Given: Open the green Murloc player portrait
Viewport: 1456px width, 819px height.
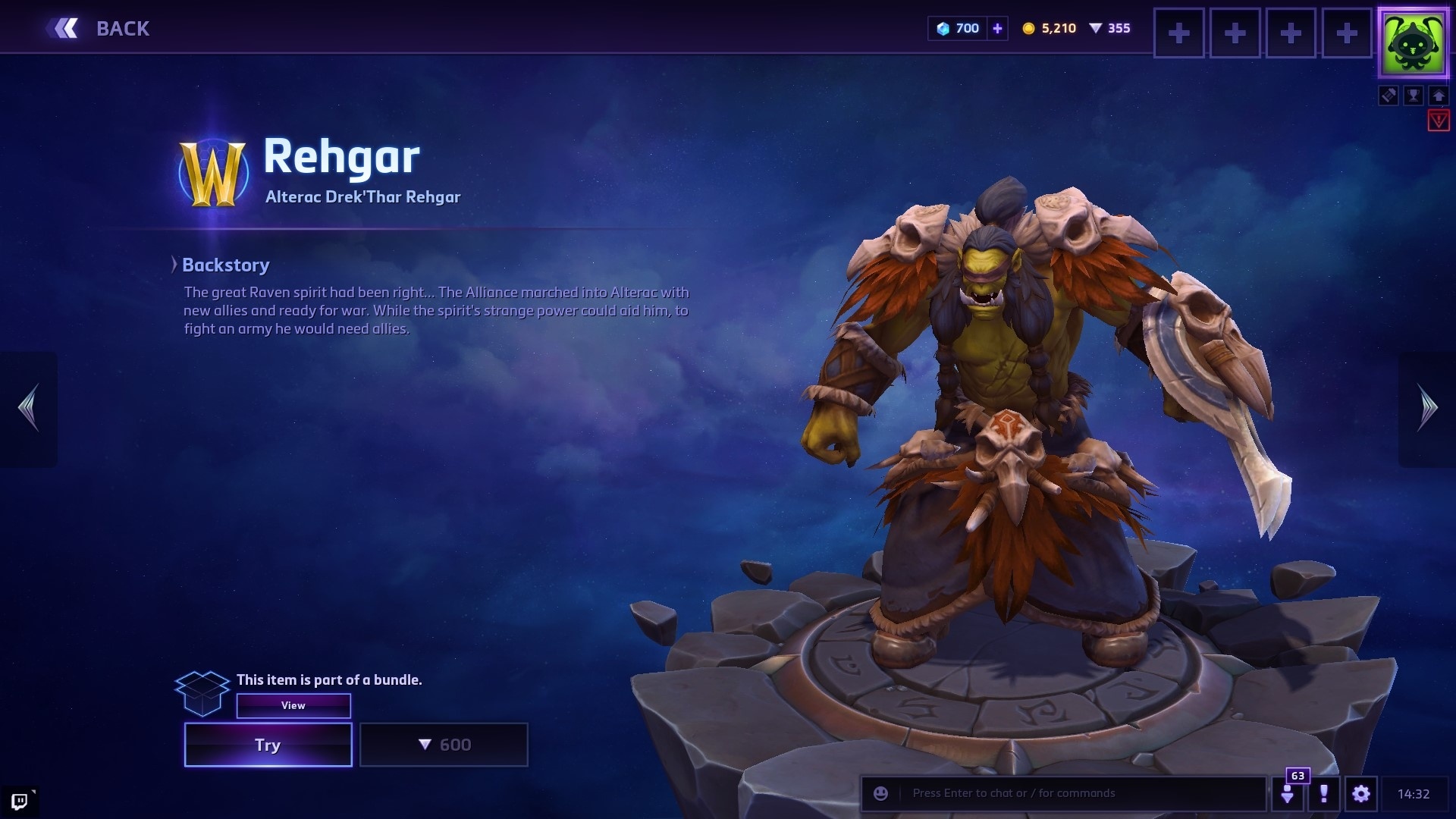Looking at the screenshot, I should (x=1413, y=43).
